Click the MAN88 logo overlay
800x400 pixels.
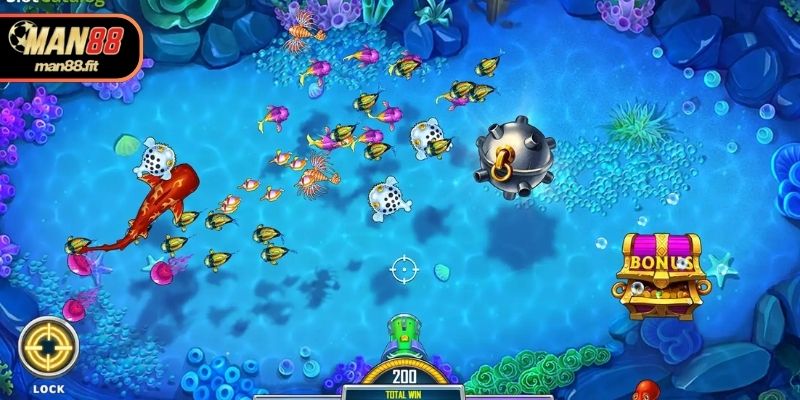(70, 47)
